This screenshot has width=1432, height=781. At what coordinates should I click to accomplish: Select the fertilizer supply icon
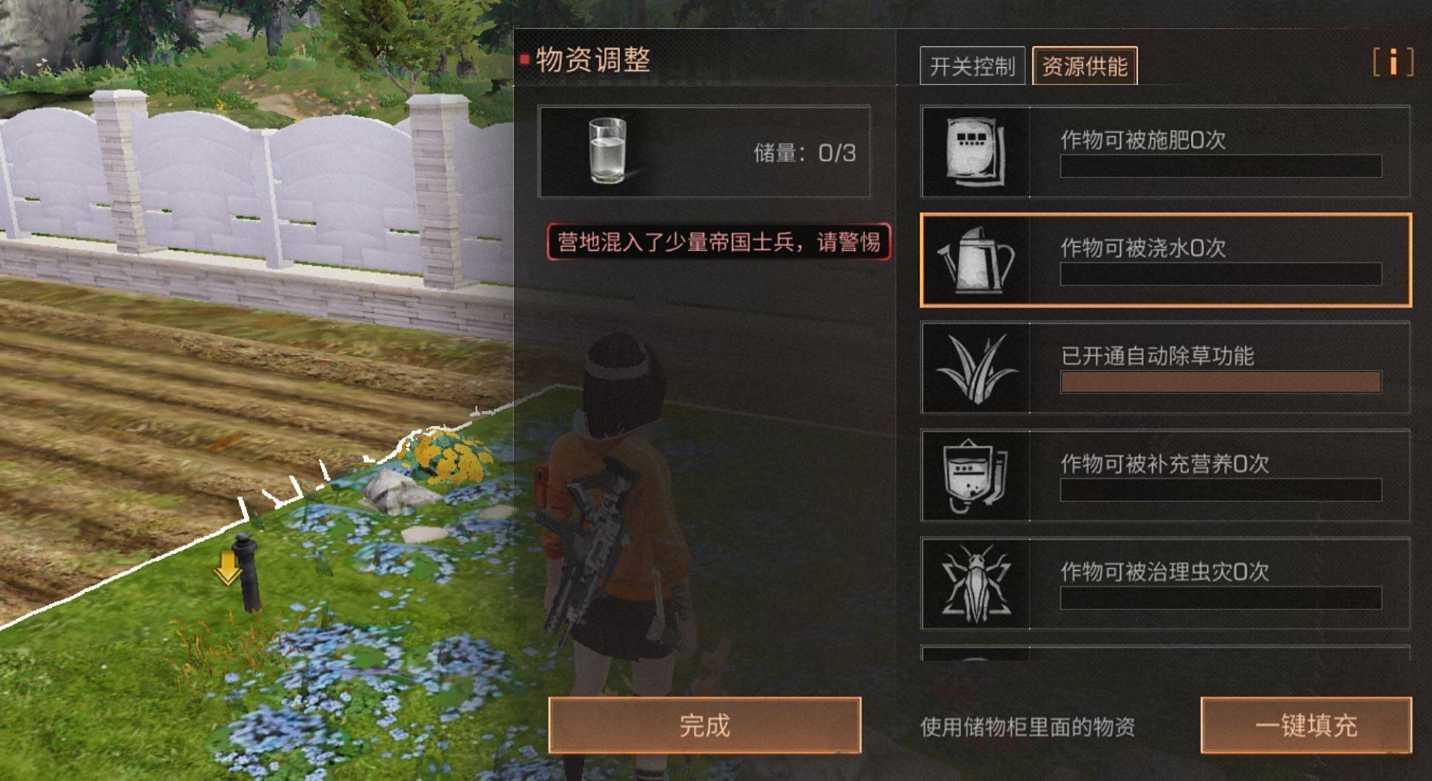[x=974, y=151]
